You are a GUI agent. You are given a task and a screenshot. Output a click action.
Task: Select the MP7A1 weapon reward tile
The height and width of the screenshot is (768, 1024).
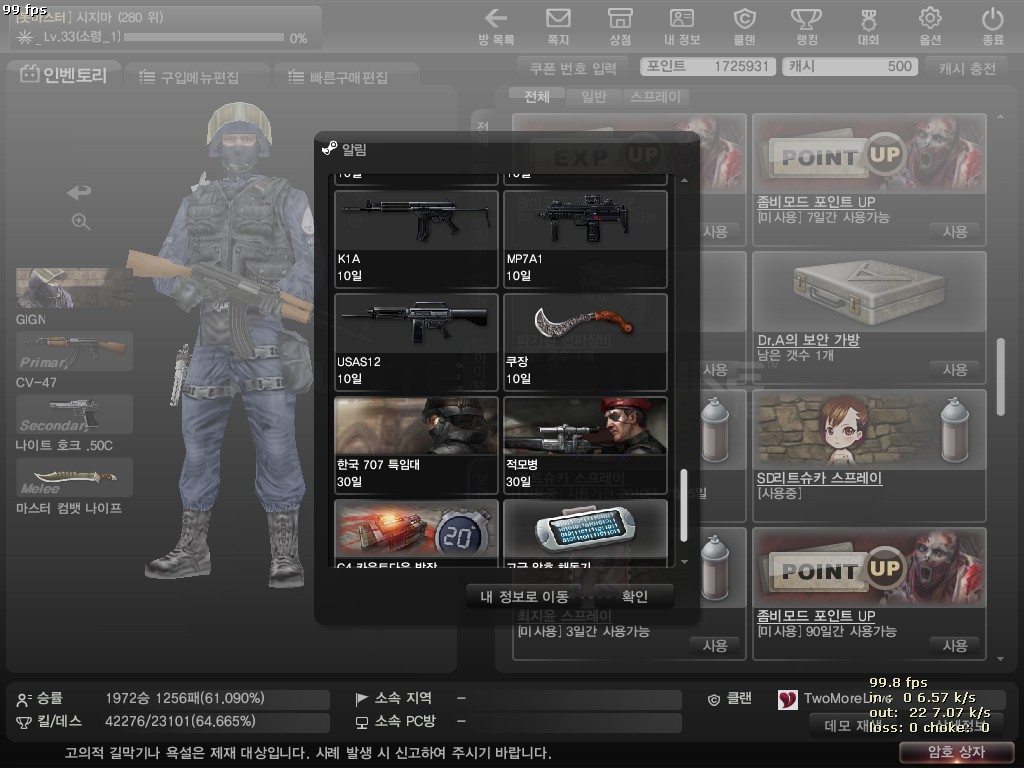[585, 237]
